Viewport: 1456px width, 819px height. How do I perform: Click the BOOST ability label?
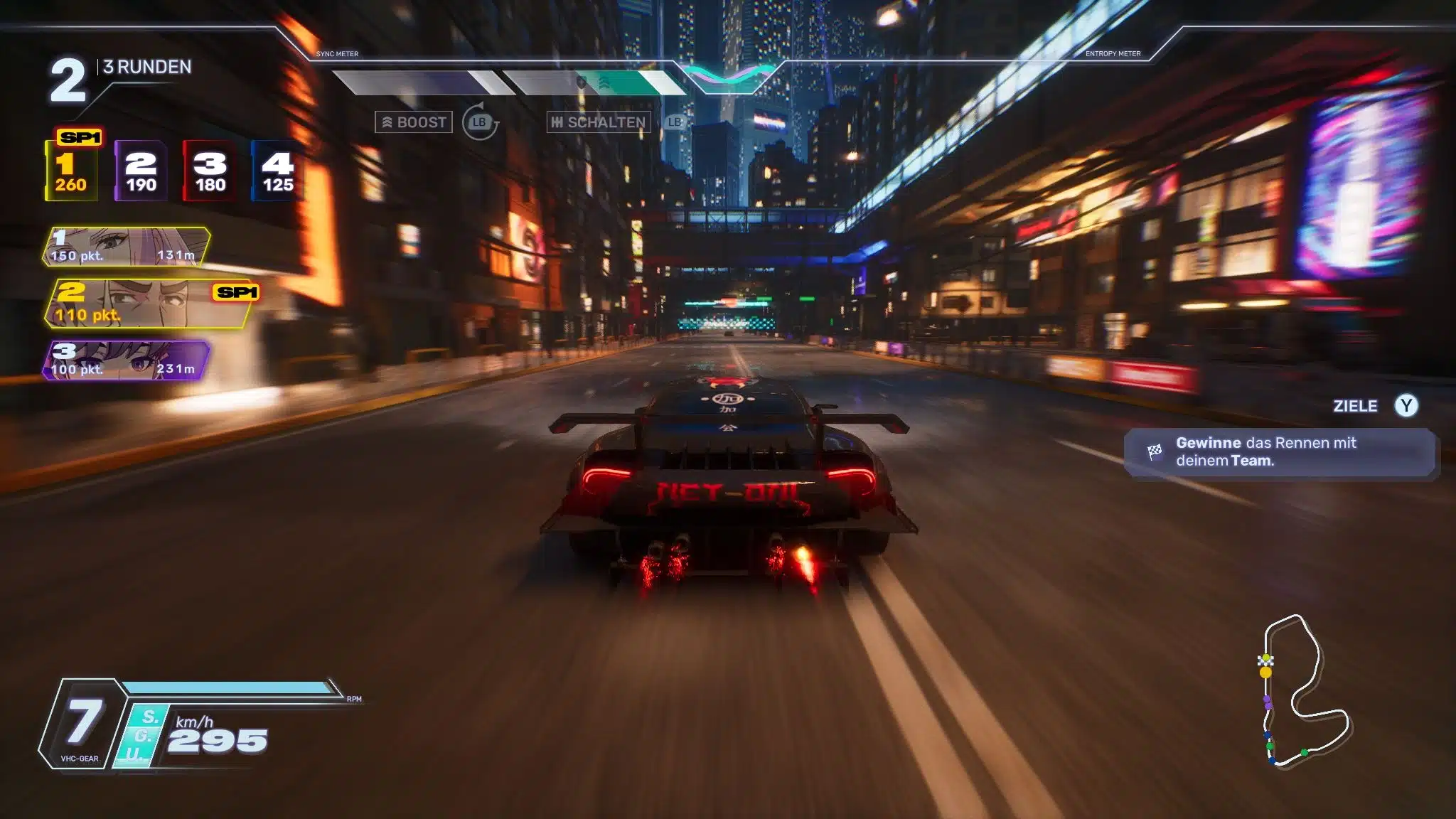coord(414,122)
